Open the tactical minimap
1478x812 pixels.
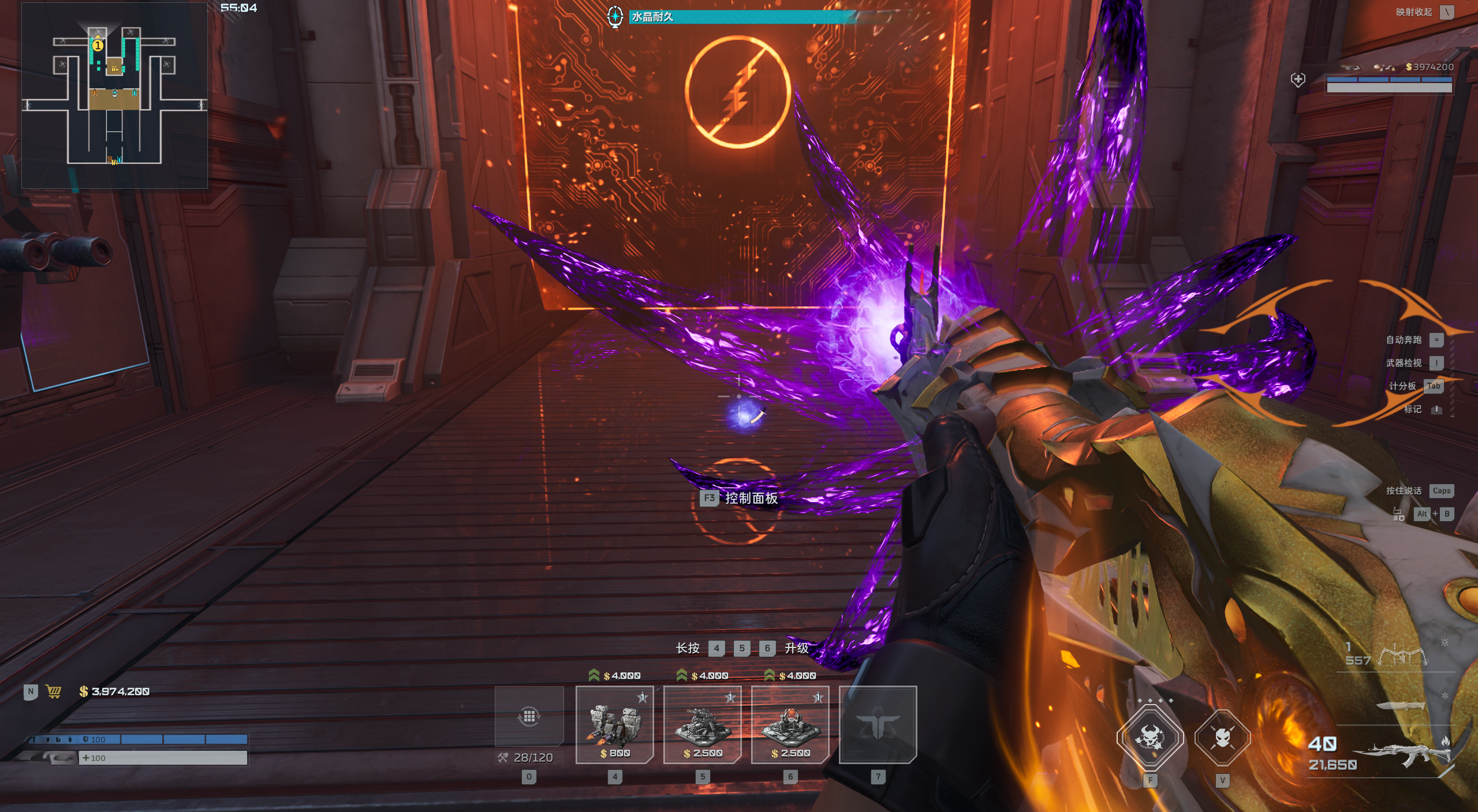click(x=114, y=96)
